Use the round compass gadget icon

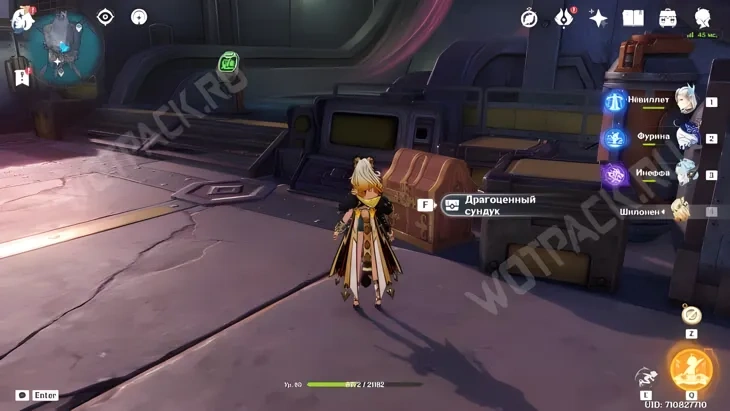coord(691,313)
